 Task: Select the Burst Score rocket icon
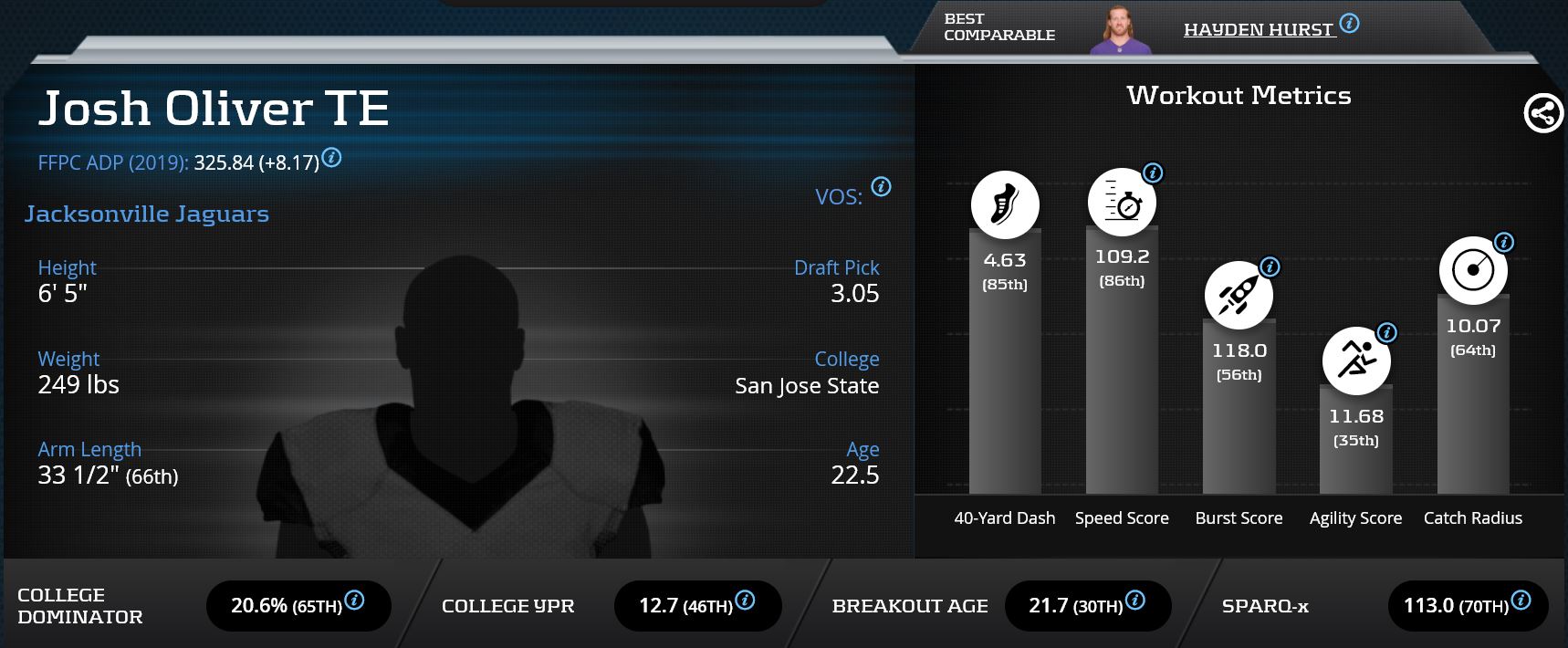[1239, 295]
